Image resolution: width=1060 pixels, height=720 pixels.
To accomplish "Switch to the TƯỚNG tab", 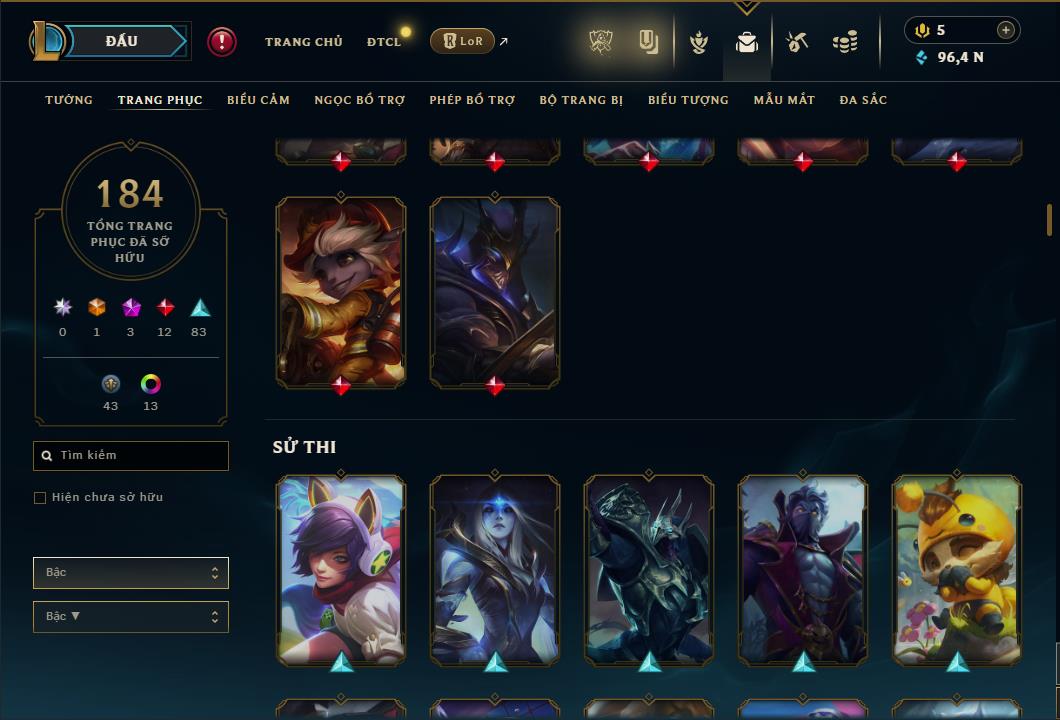I will pyautogui.click(x=69, y=100).
